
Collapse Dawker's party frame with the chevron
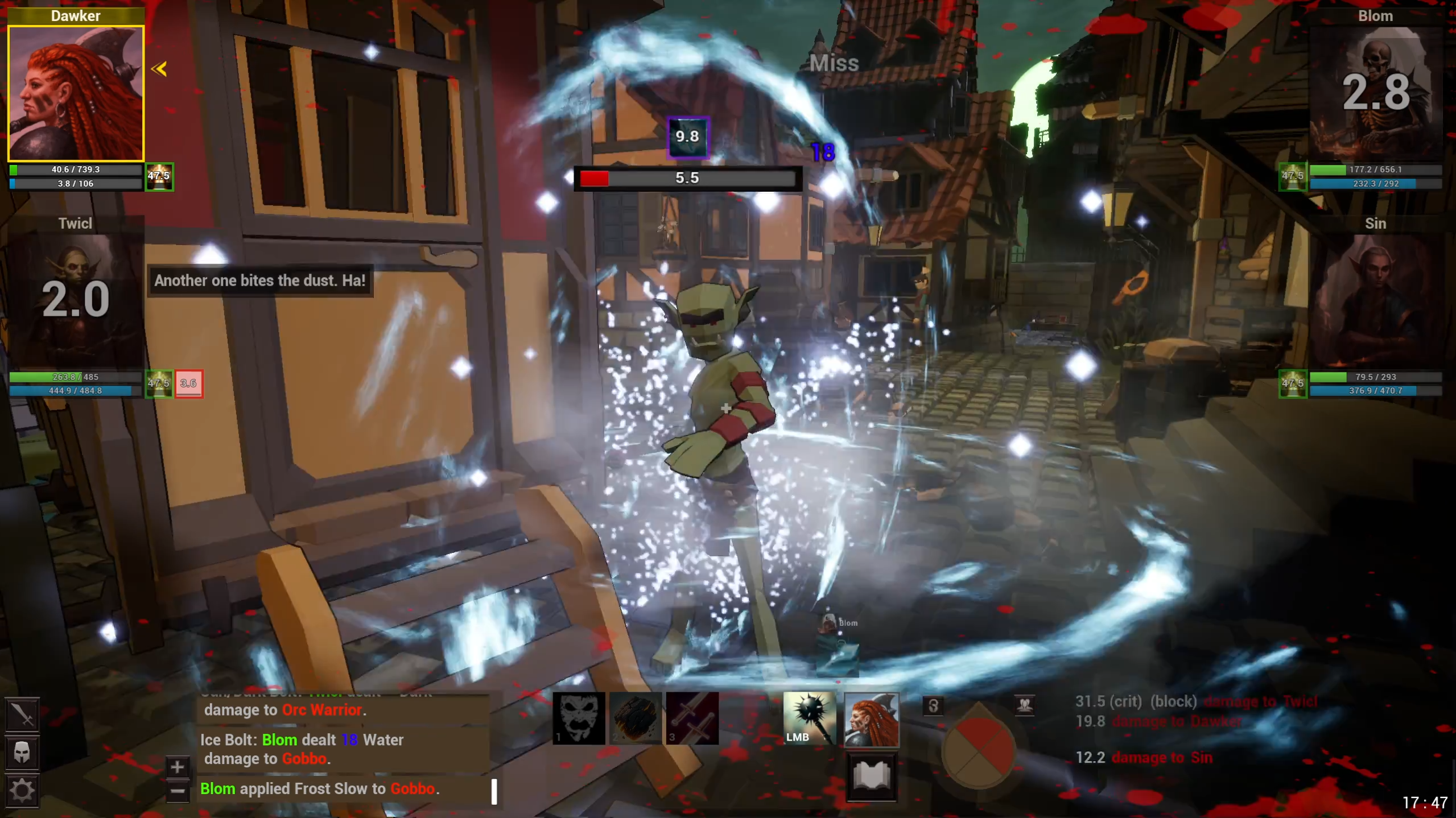[159, 68]
